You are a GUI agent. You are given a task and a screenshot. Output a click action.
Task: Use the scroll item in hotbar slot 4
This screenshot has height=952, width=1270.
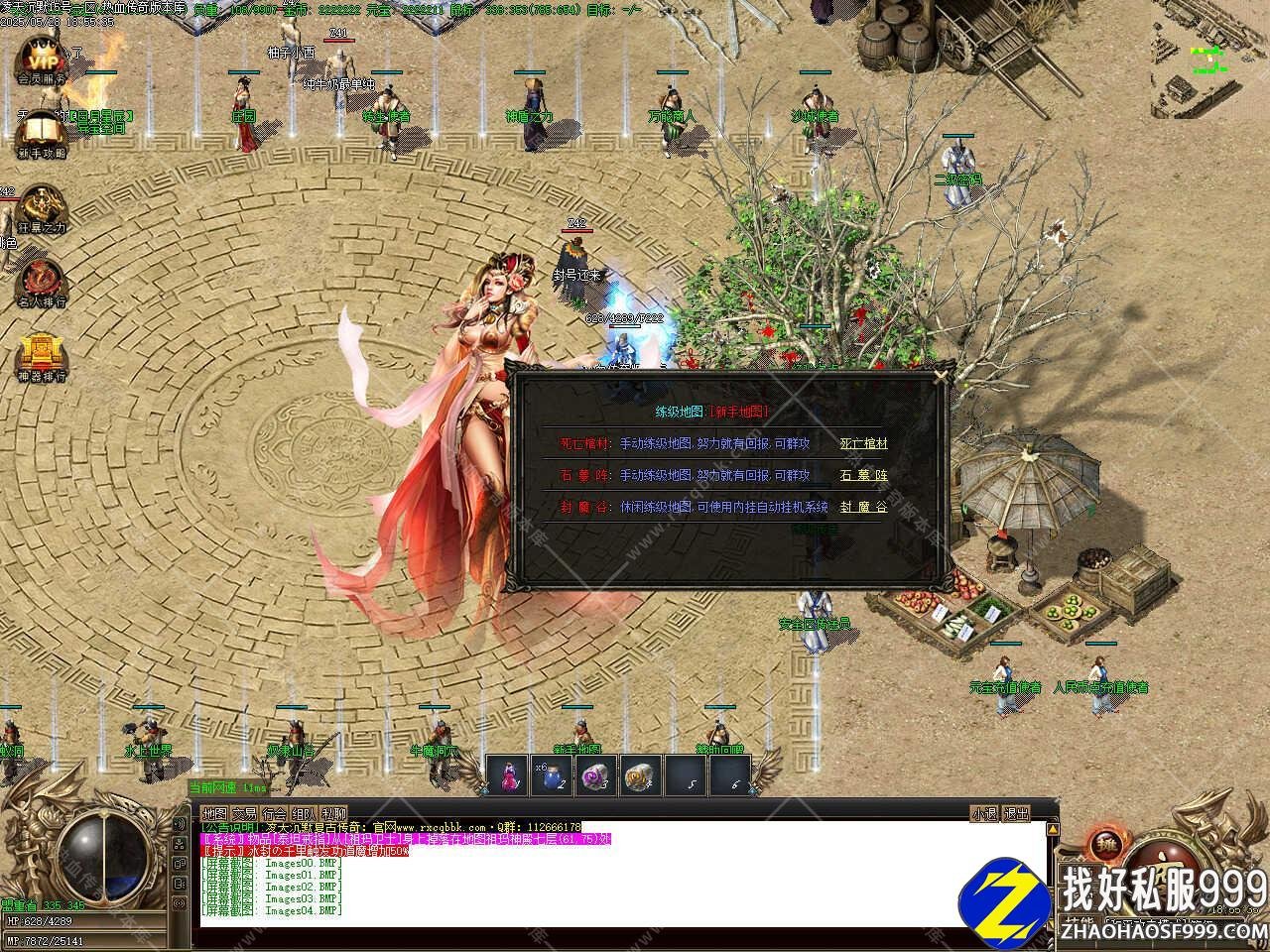tap(641, 775)
